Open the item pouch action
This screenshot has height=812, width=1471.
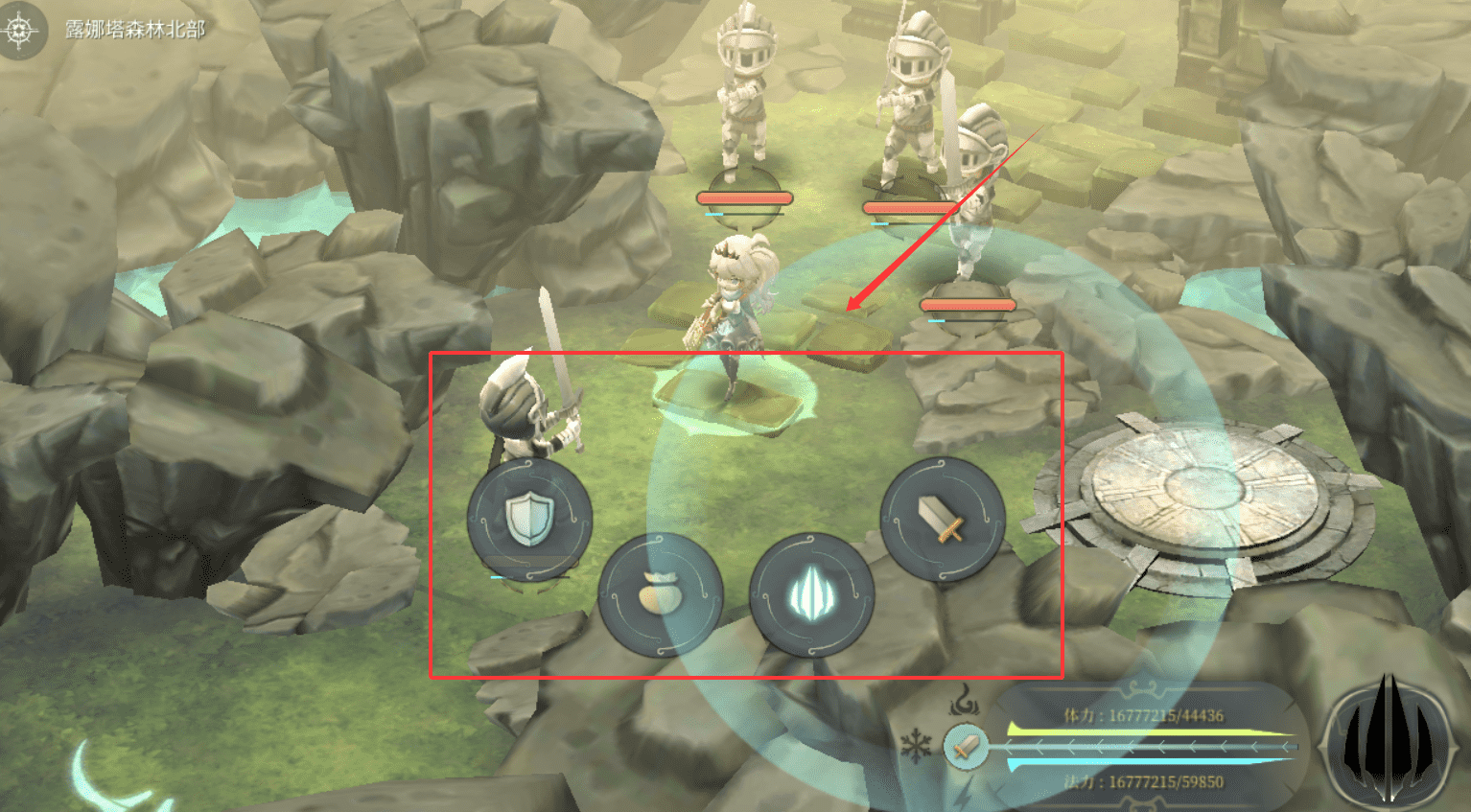coord(660,595)
